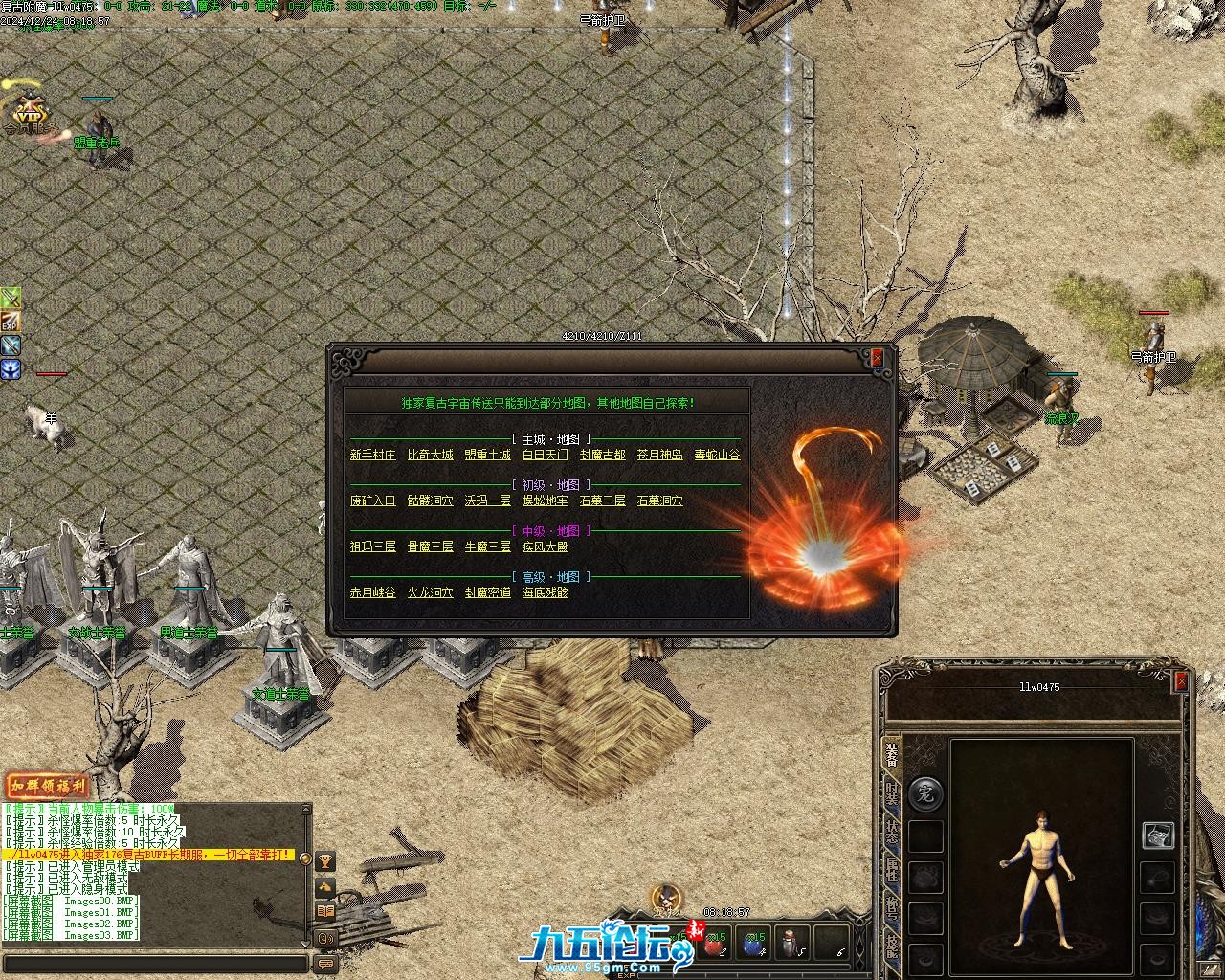Go to 海底残骸
The image size is (1225, 980).
pos(545,592)
